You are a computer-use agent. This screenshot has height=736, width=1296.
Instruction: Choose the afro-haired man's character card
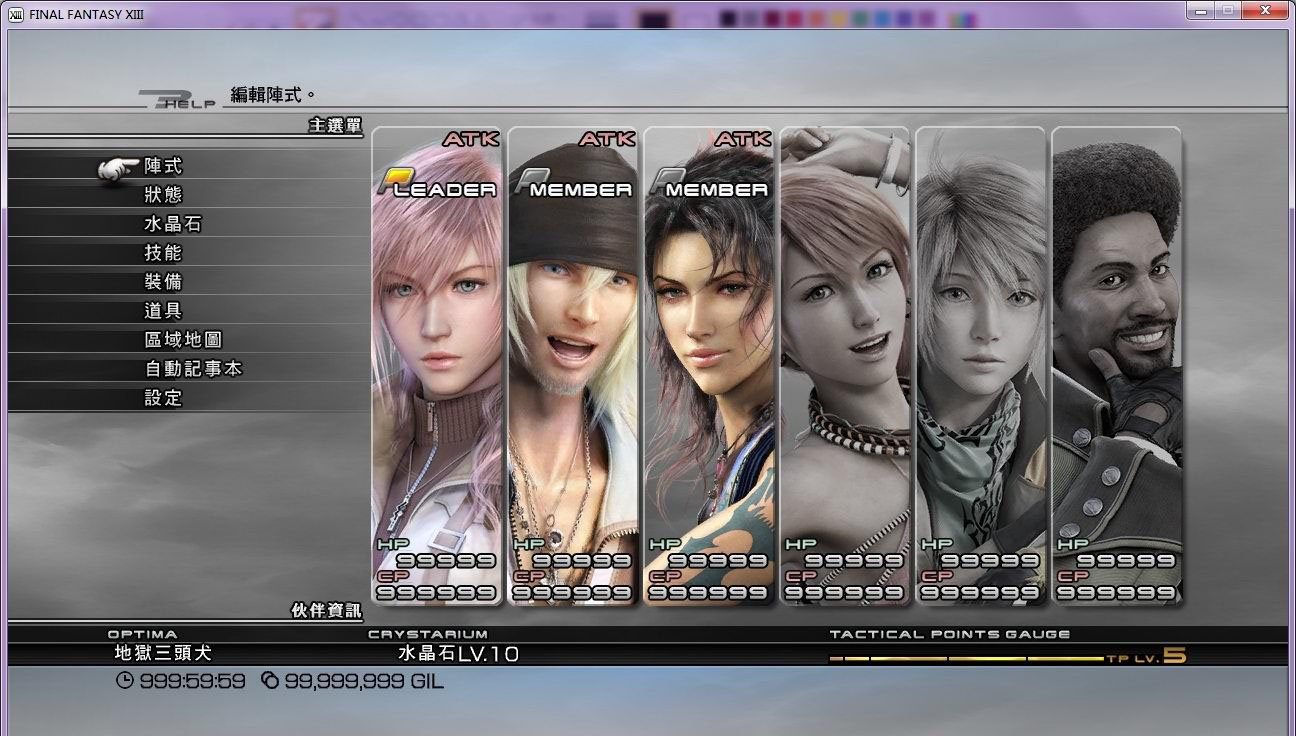click(x=1117, y=366)
